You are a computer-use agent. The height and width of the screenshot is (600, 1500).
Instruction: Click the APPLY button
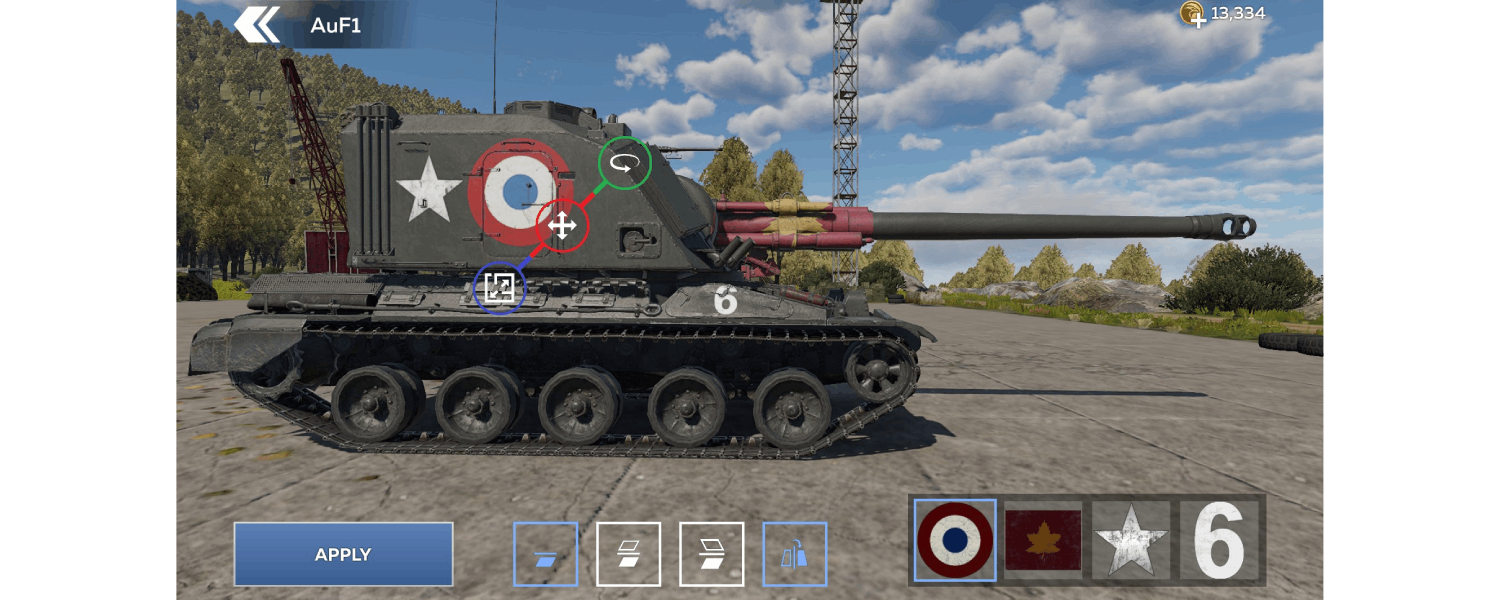[x=343, y=554]
